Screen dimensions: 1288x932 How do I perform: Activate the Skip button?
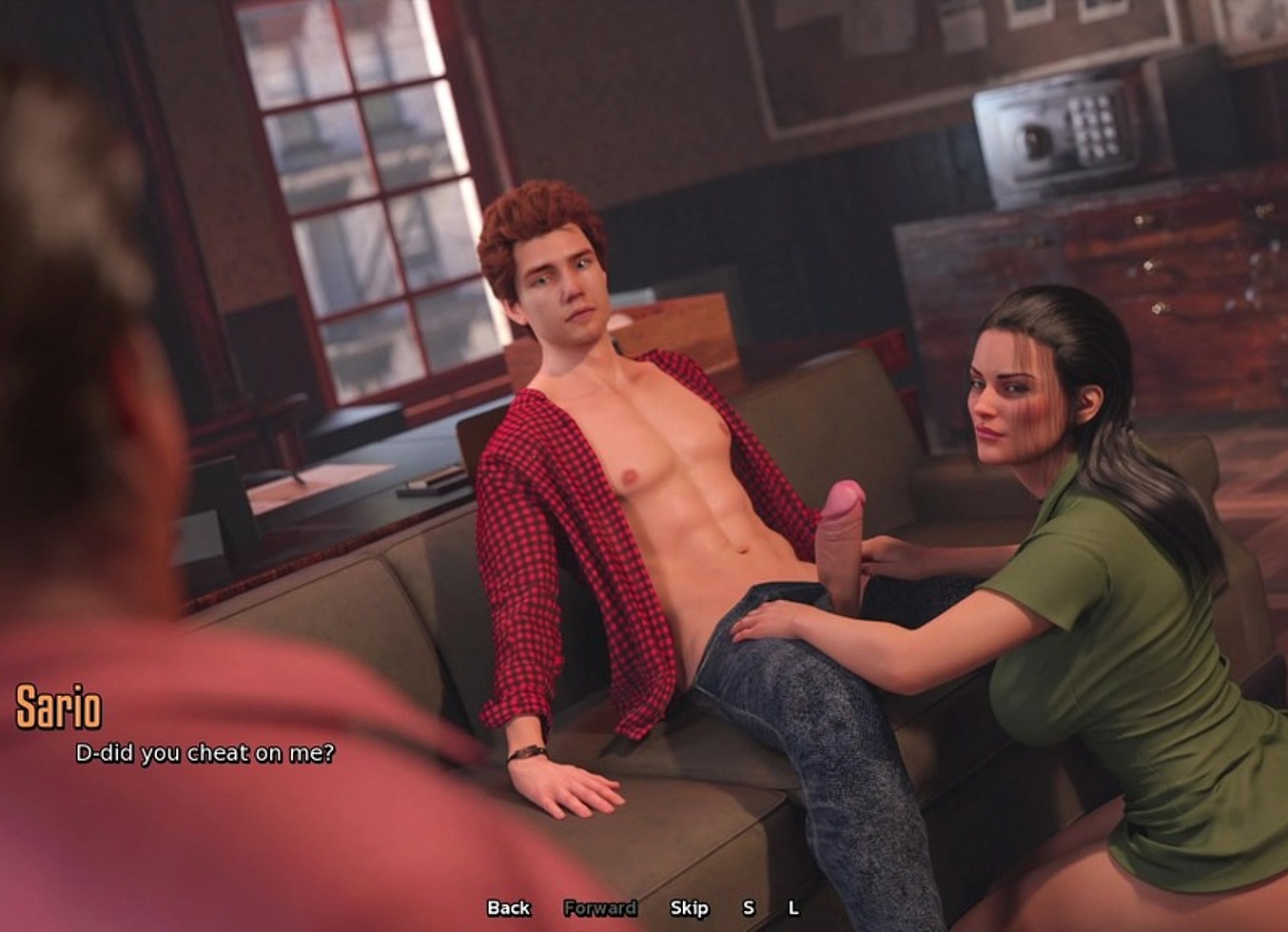tap(689, 908)
